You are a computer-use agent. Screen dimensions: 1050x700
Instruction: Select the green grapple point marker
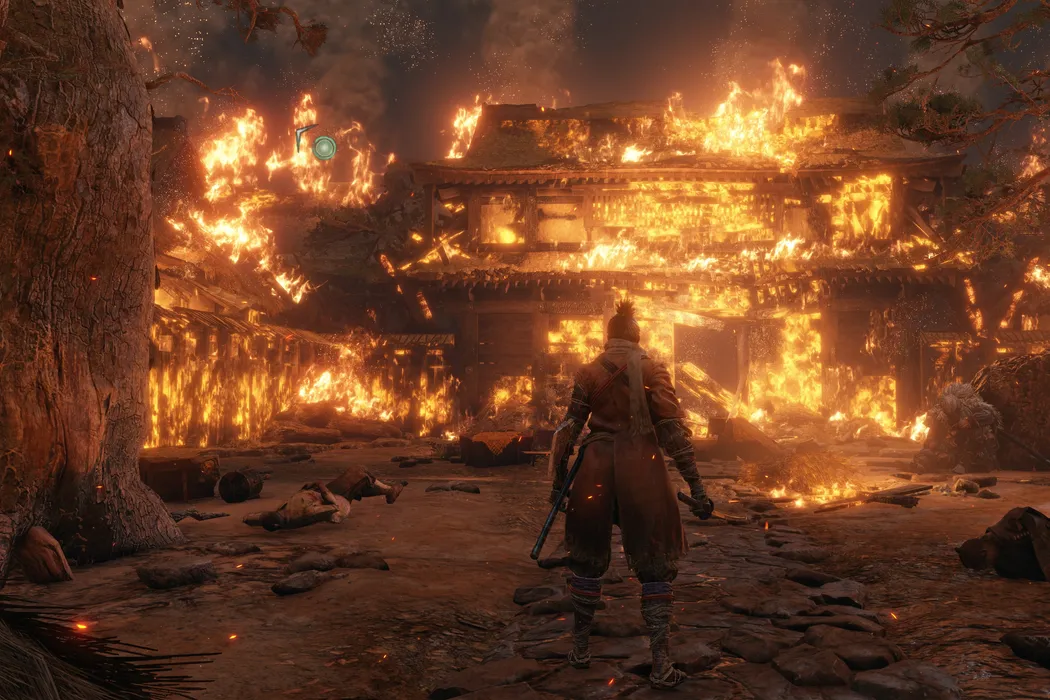click(323, 148)
